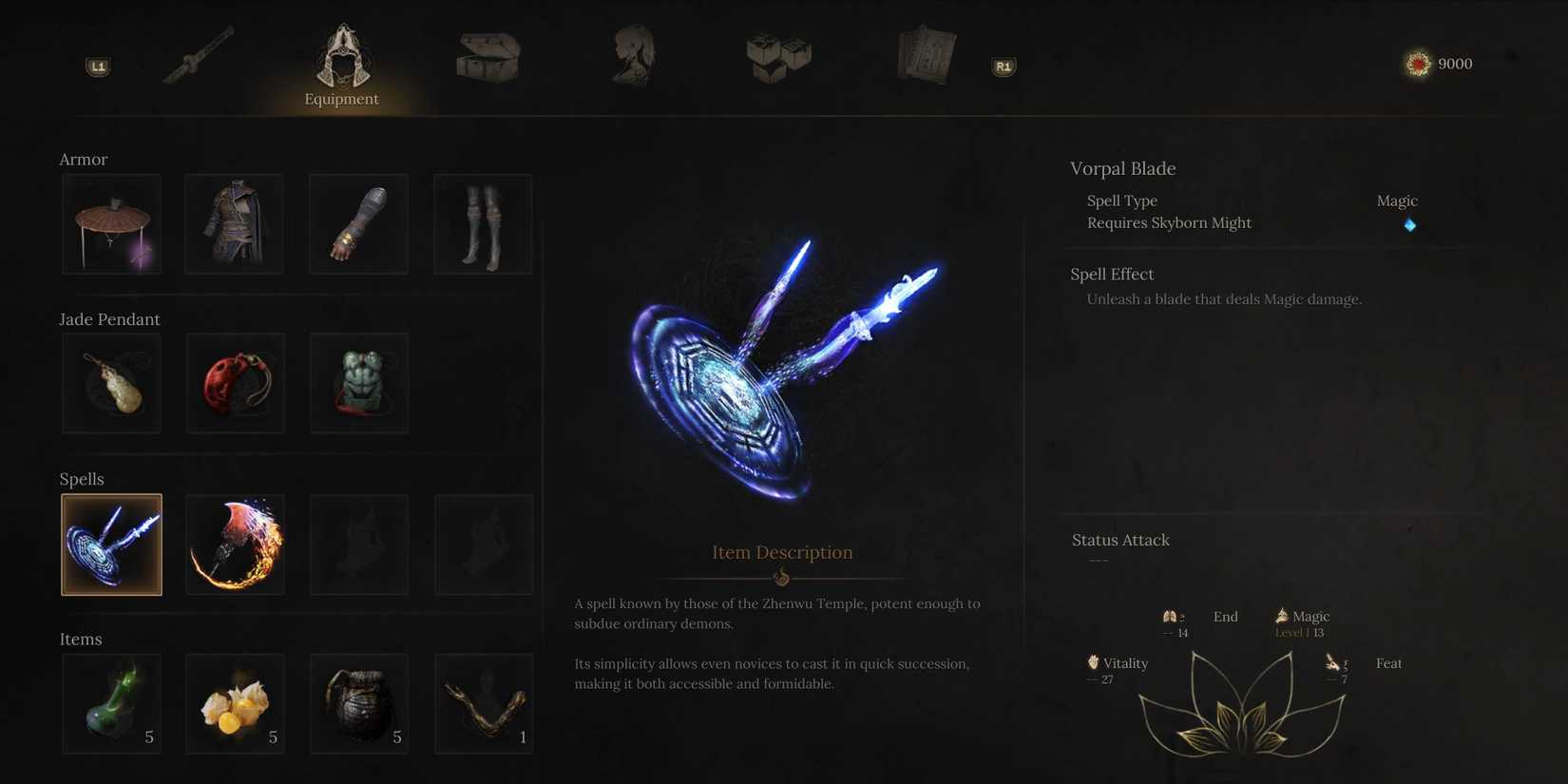
Task: Select the red mask jade pendant
Action: [x=235, y=383]
